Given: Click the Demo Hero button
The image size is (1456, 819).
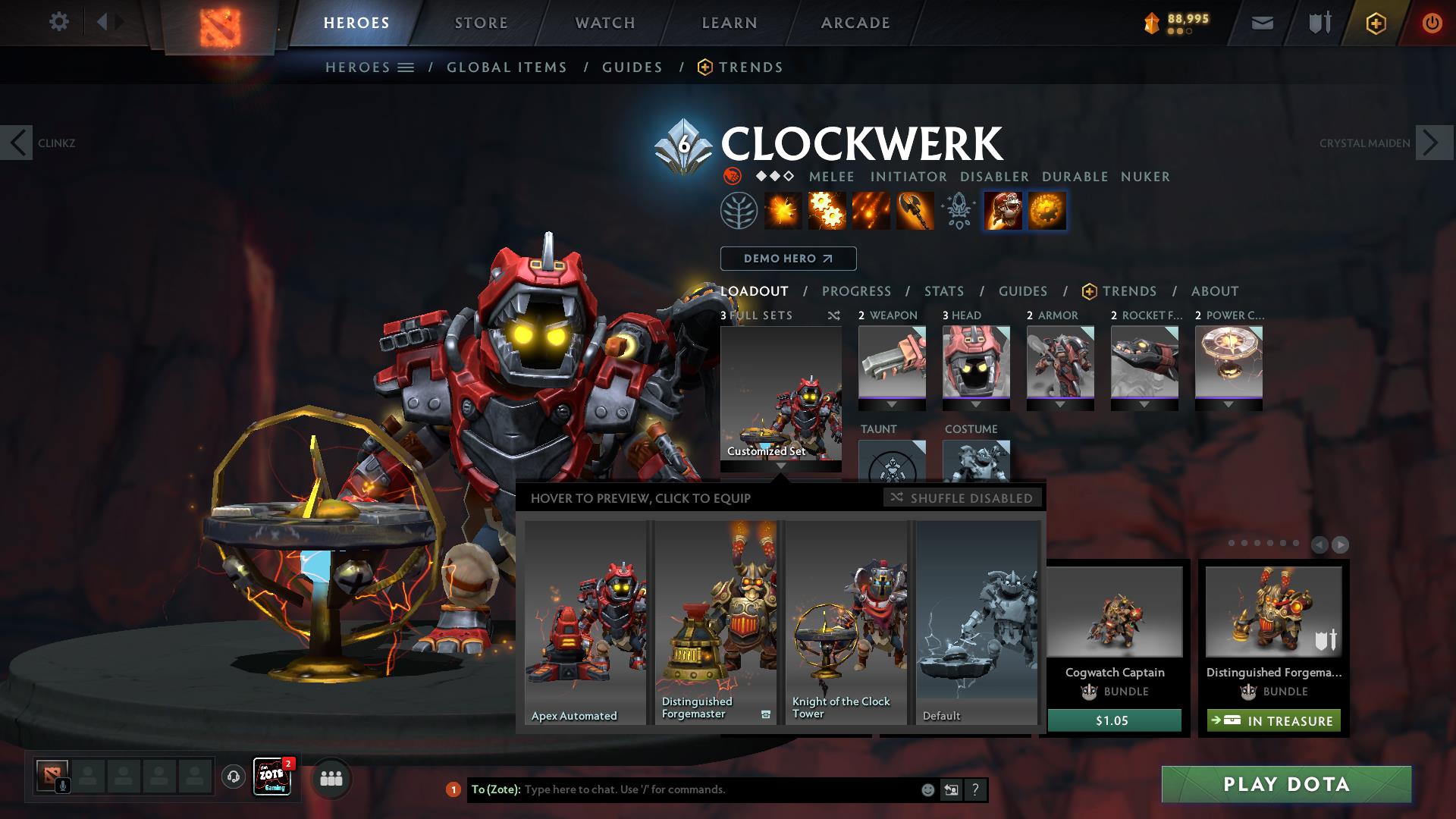Looking at the screenshot, I should tap(788, 259).
